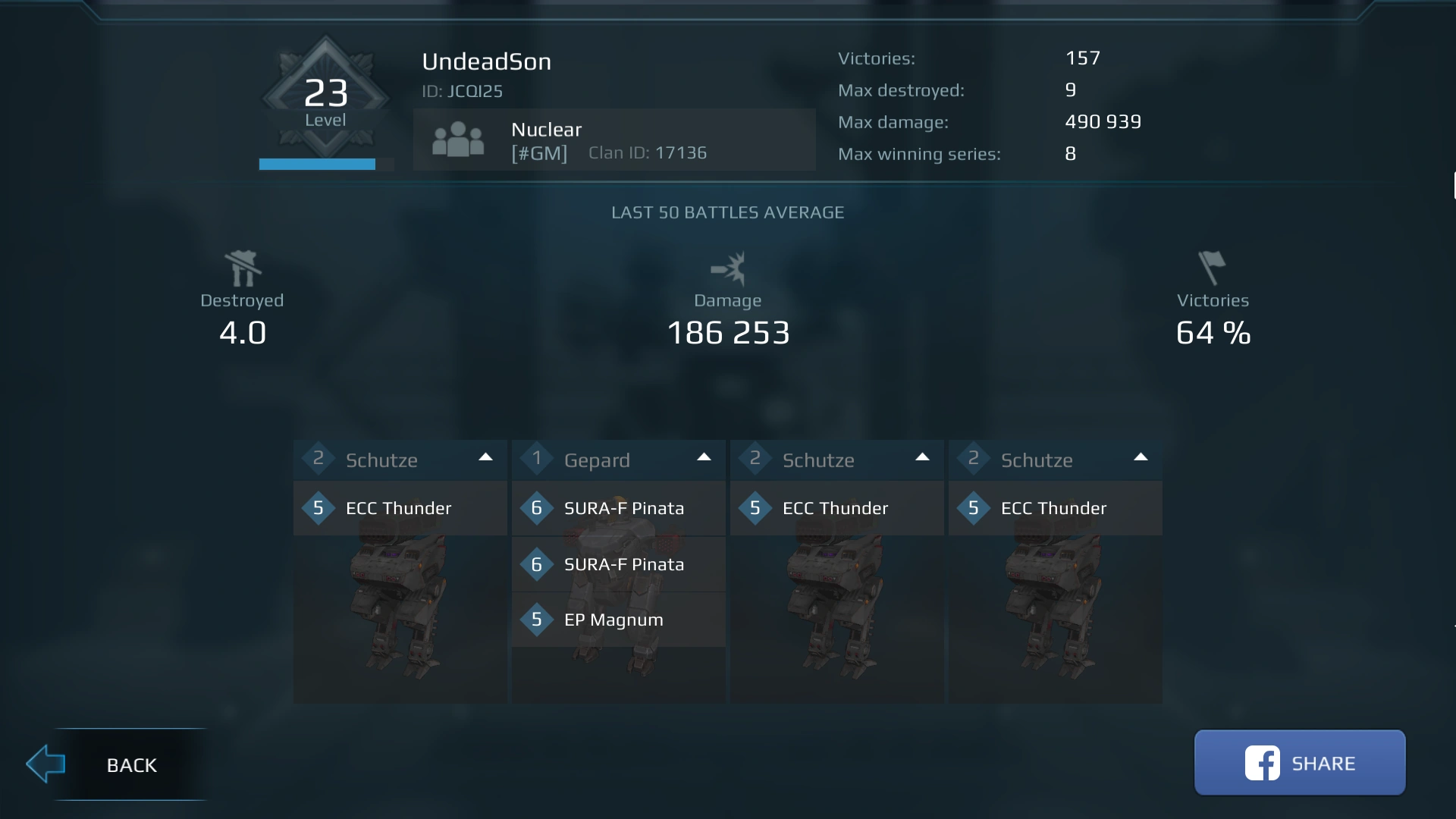Click the Victories flag icon
The width and height of the screenshot is (1456, 819).
point(1212,267)
